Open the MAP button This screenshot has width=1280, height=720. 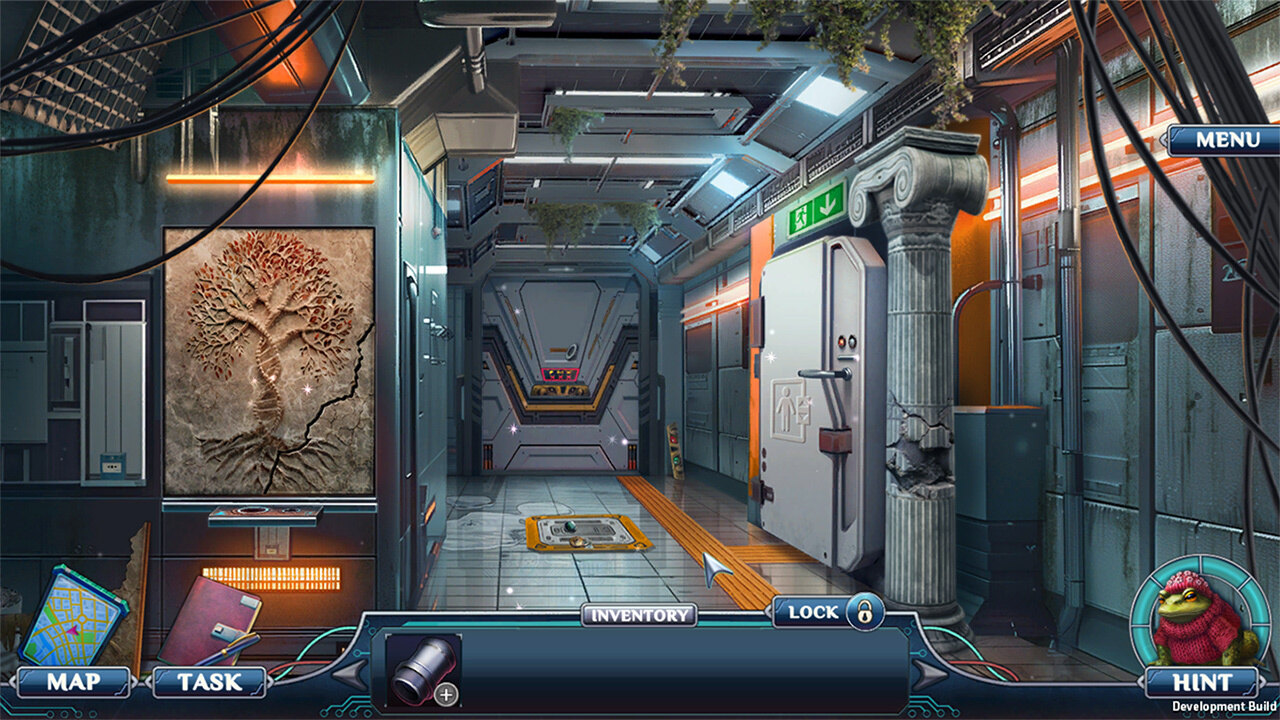[73, 683]
